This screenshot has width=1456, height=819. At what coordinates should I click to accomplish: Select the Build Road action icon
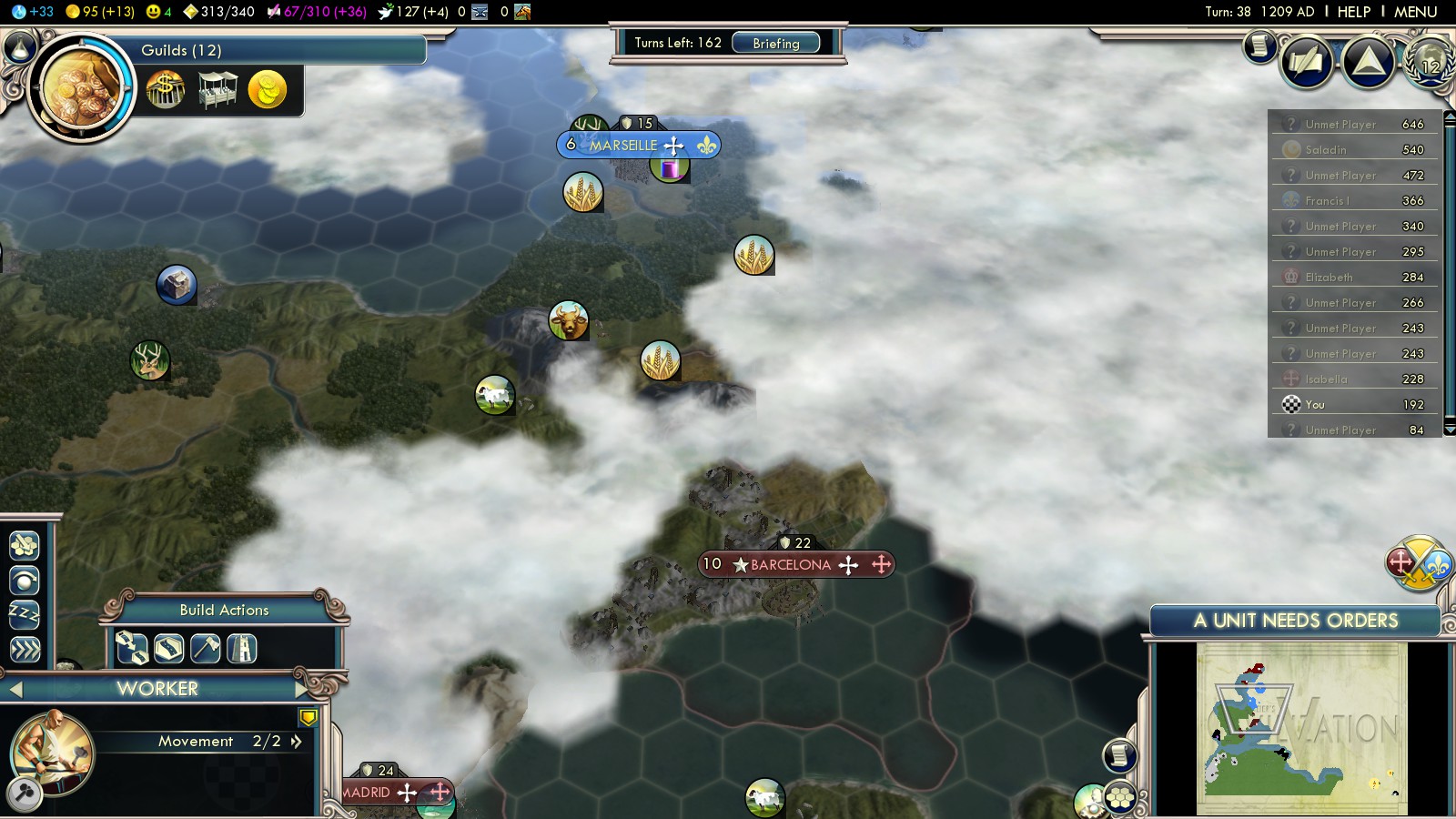168,648
